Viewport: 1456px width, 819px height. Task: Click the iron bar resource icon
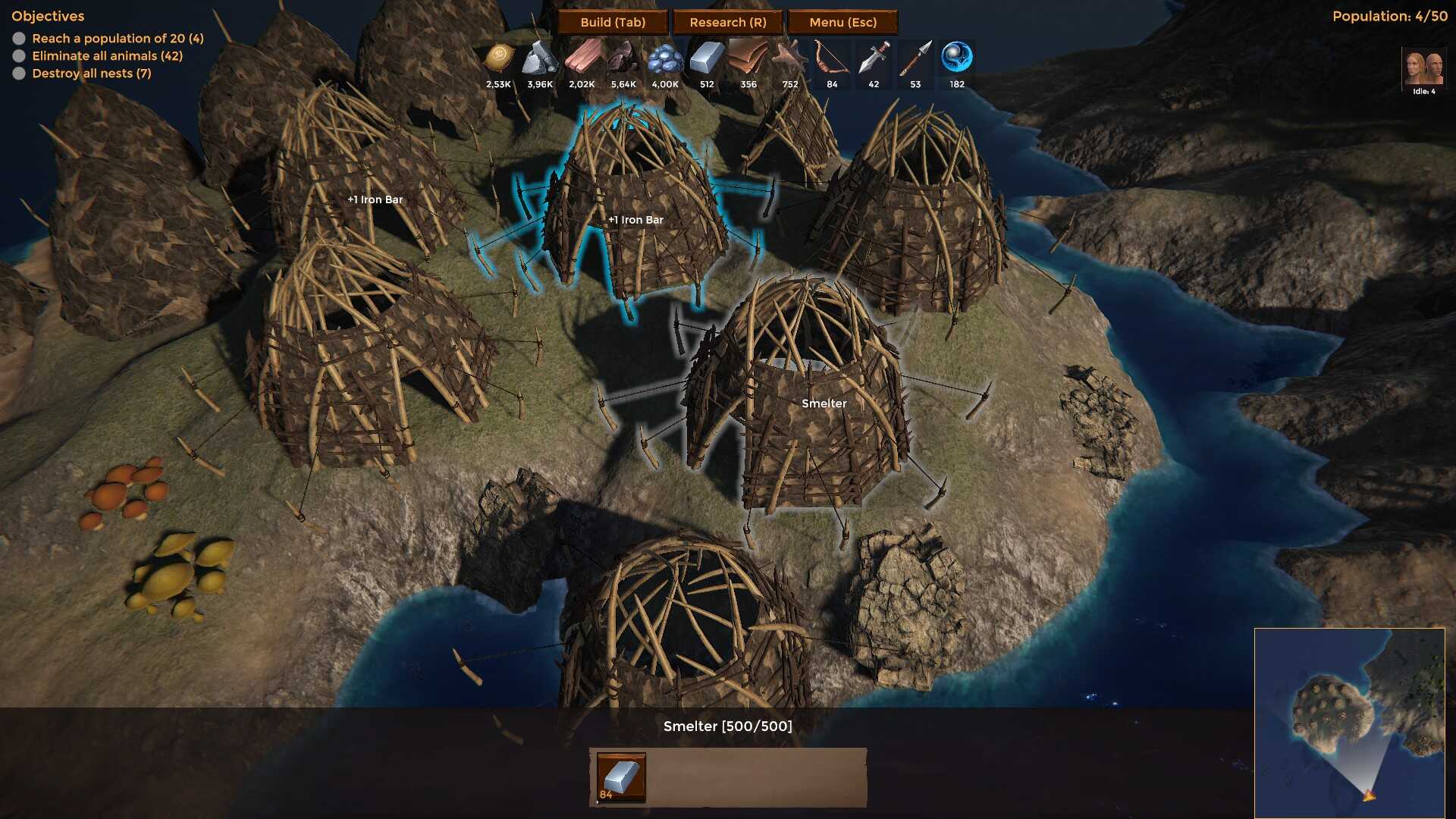pos(707,58)
